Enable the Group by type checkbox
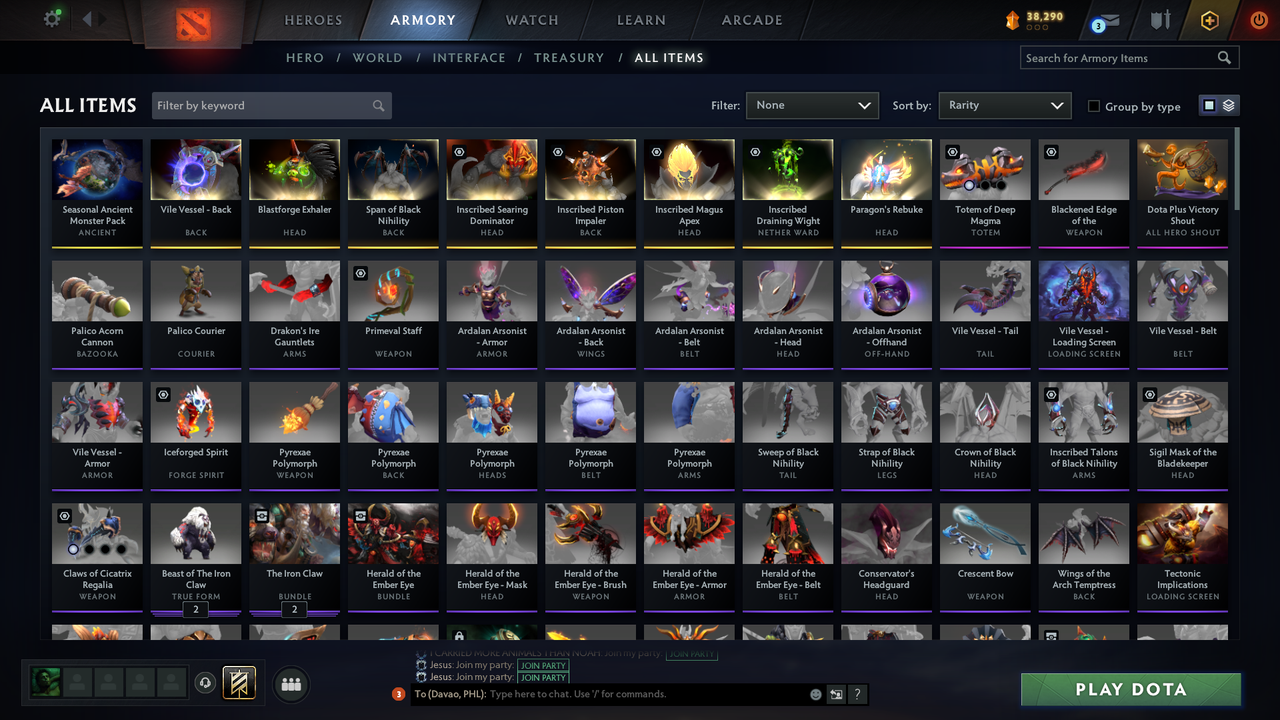The width and height of the screenshot is (1280, 720). coord(1096,106)
